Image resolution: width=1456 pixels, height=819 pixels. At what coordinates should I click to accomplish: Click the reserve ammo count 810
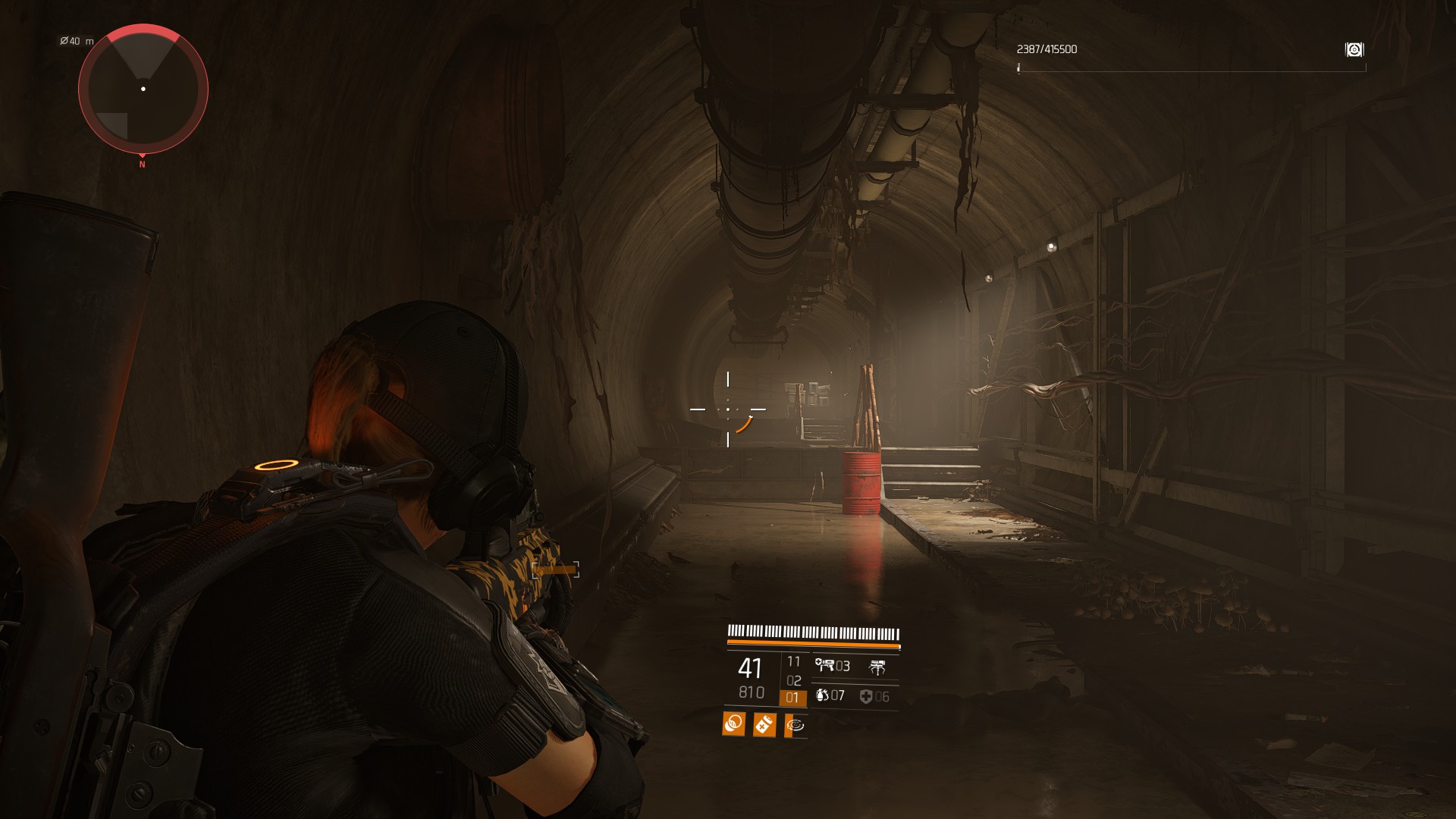[751, 693]
